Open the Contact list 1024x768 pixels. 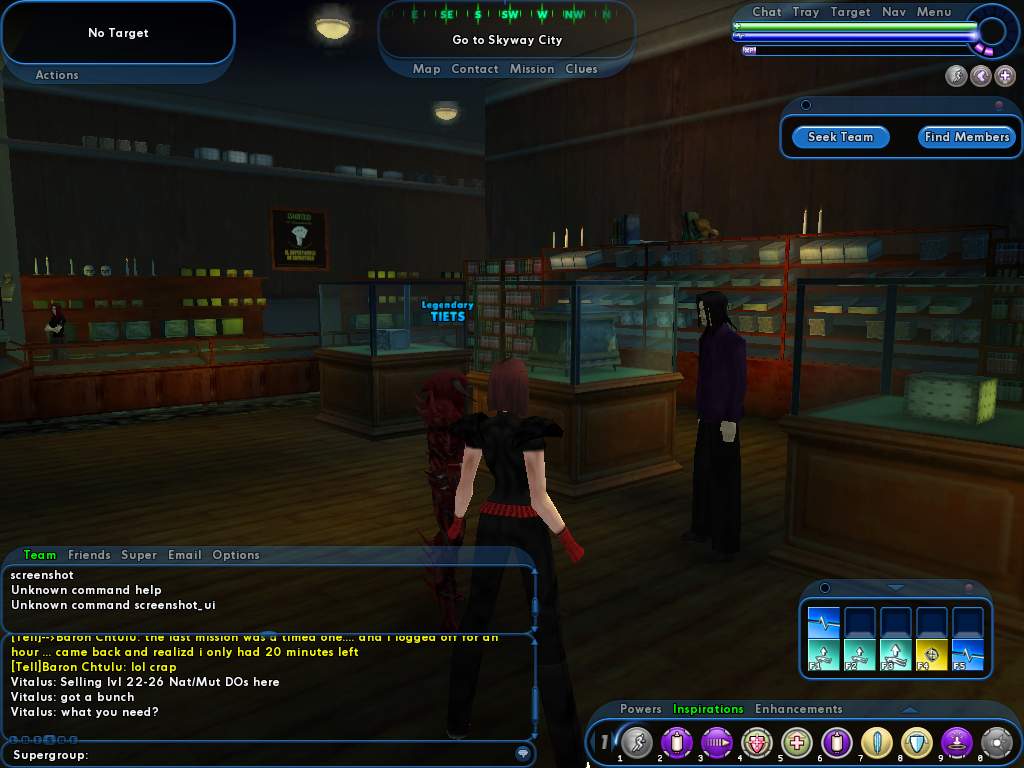click(x=475, y=69)
